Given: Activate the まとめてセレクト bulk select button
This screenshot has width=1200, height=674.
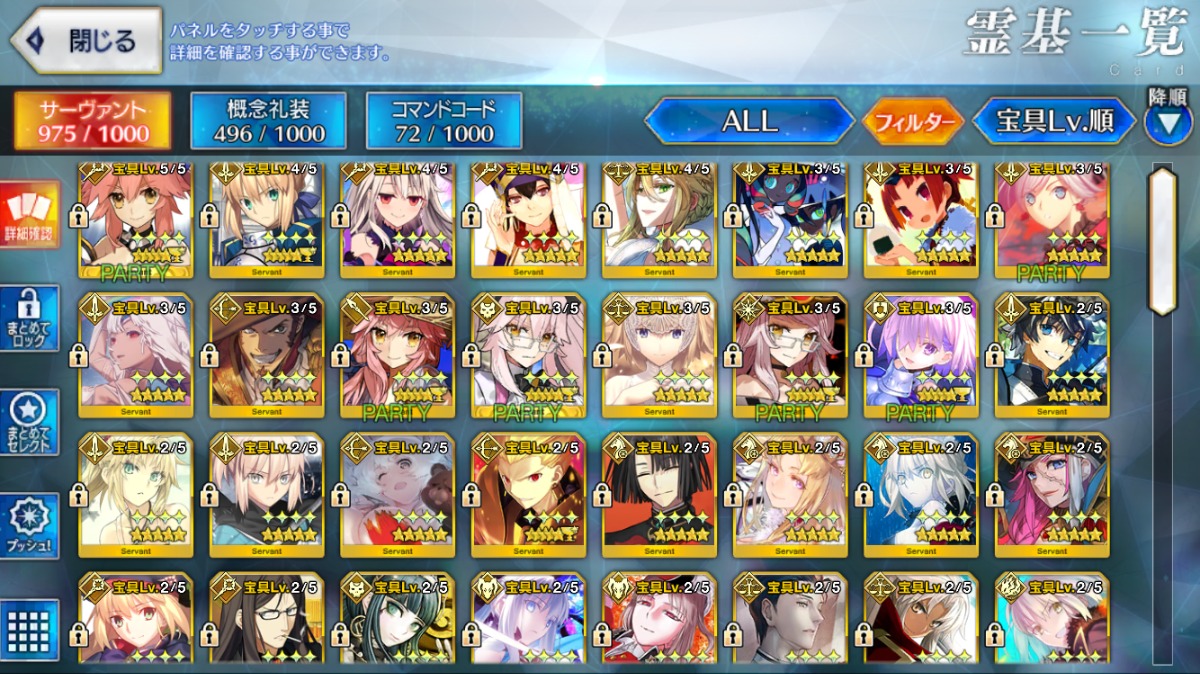Looking at the screenshot, I should click(x=31, y=422).
